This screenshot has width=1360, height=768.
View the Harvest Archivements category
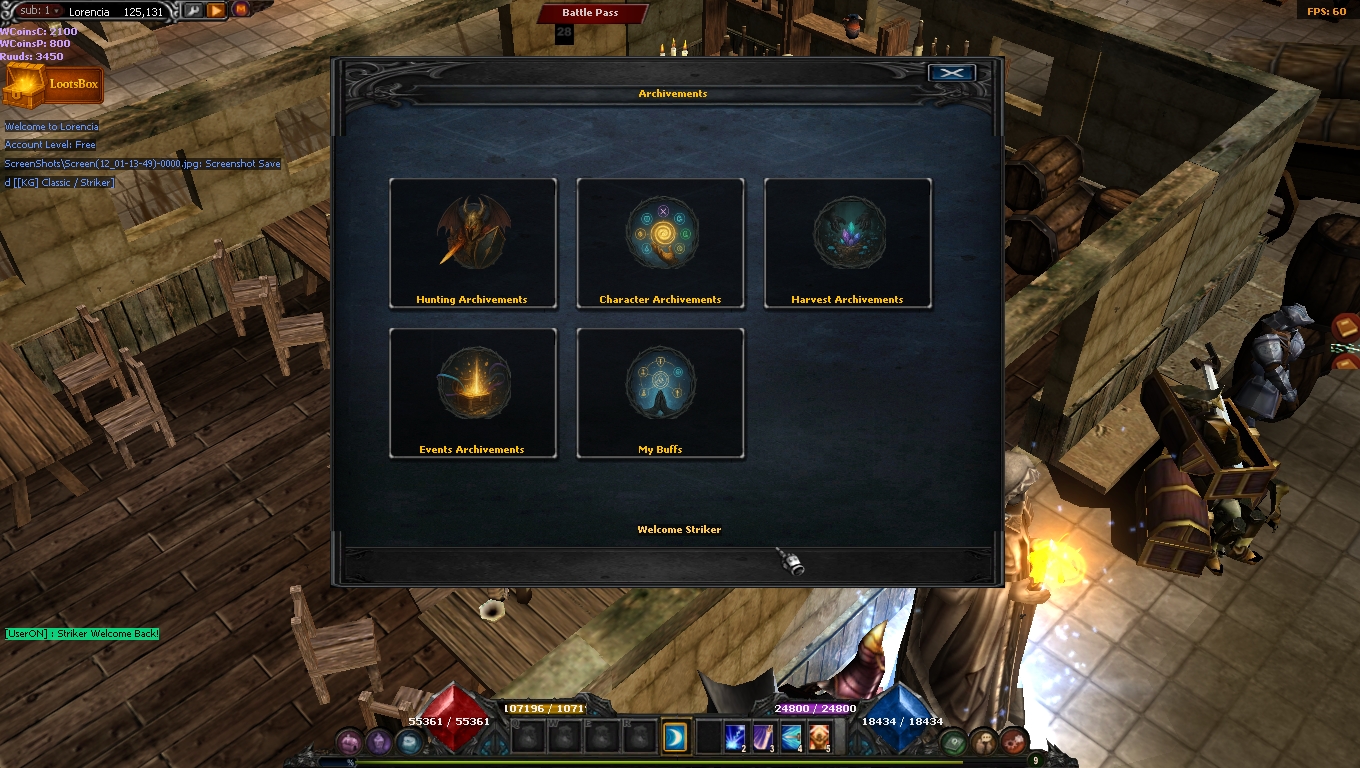pos(847,243)
